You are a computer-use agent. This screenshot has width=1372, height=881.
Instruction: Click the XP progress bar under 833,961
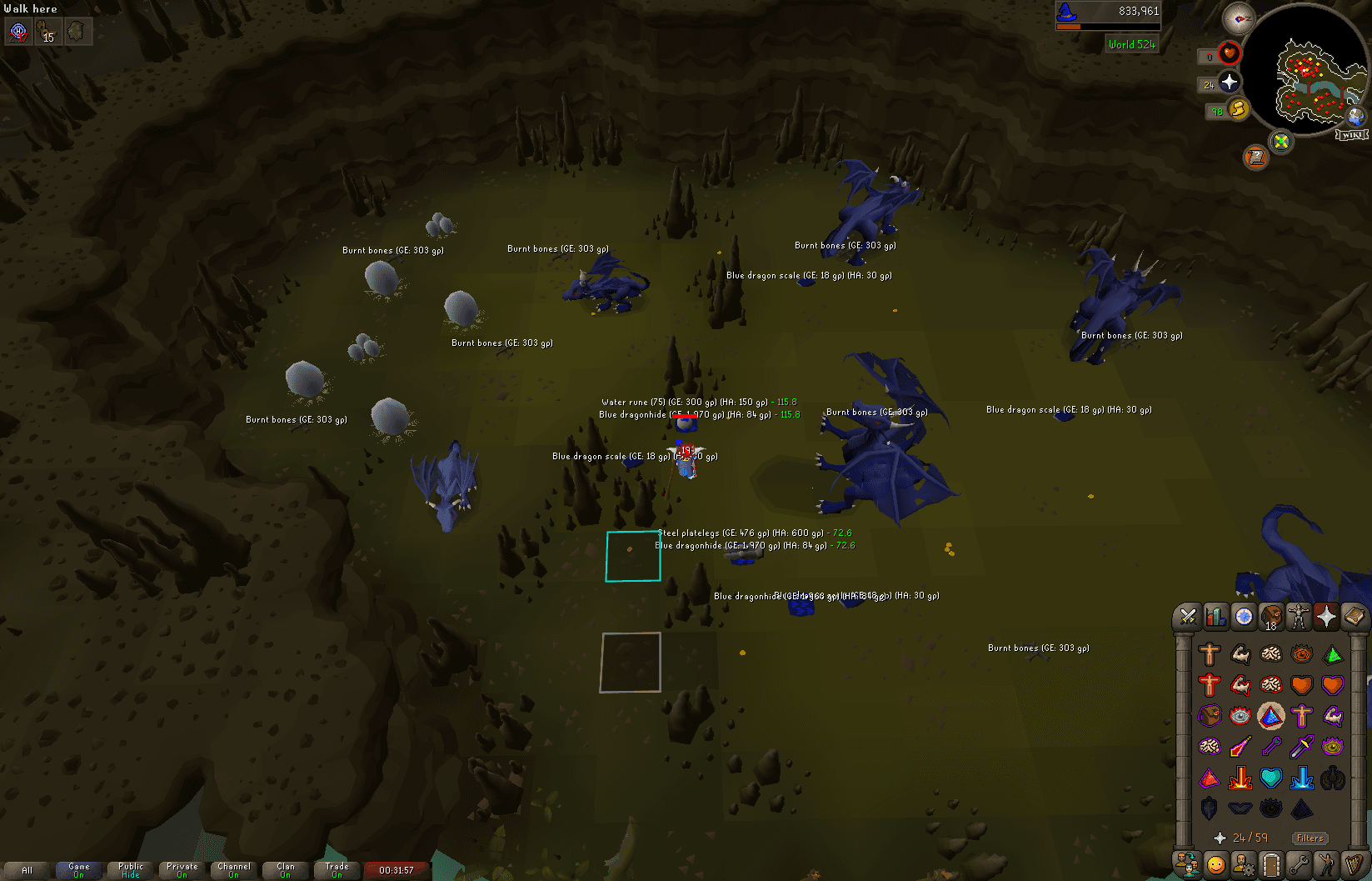point(1108,25)
